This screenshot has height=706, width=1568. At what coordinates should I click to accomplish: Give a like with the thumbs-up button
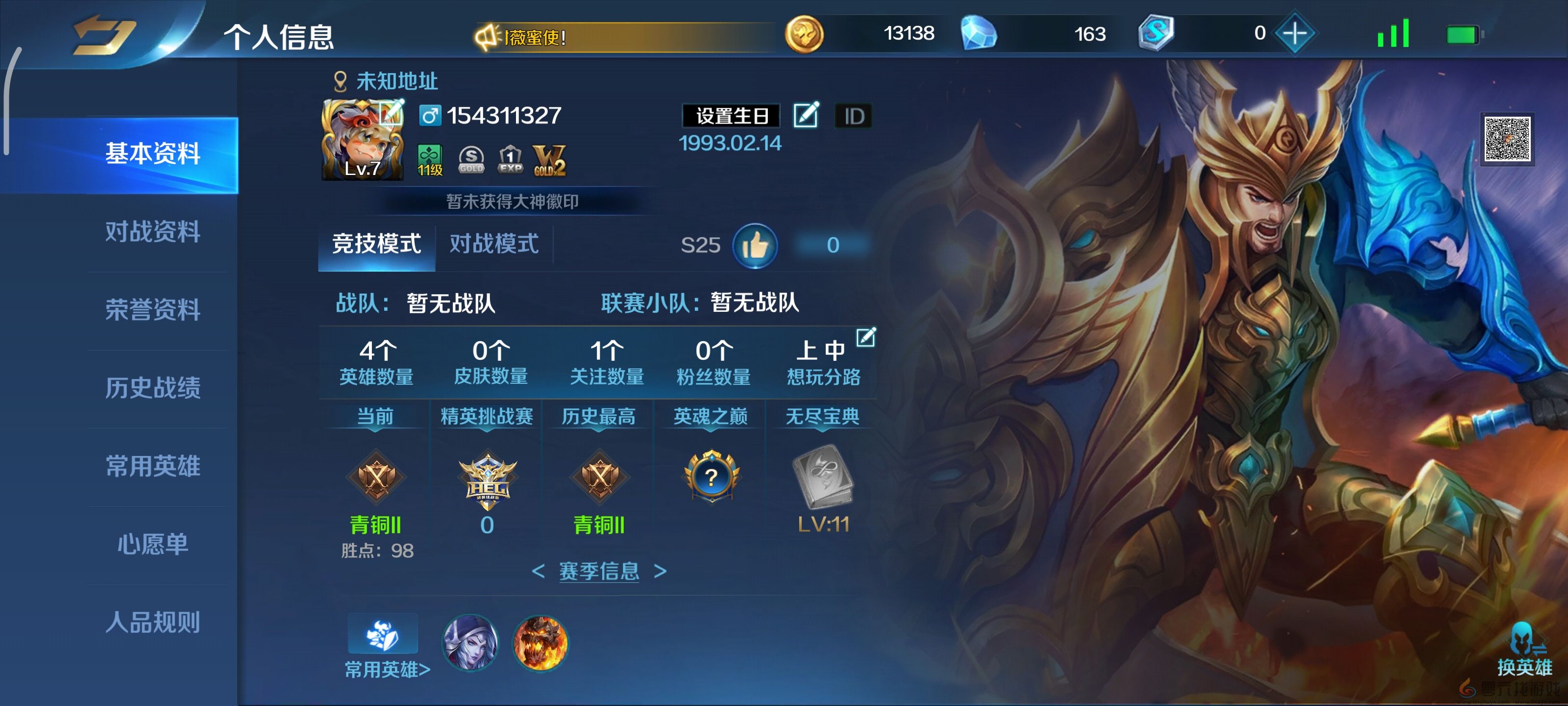[755, 246]
